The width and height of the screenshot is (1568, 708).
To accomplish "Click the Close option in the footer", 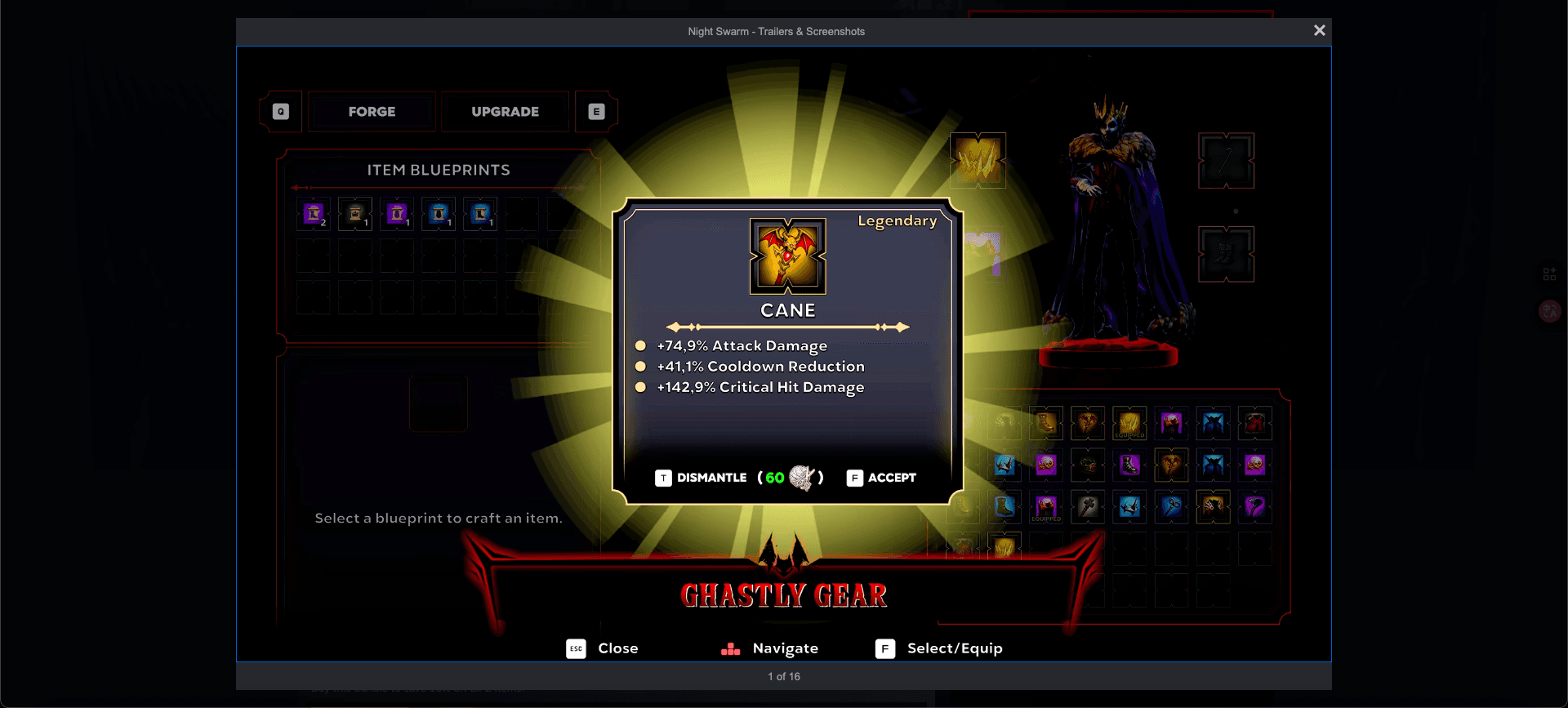I will point(604,648).
